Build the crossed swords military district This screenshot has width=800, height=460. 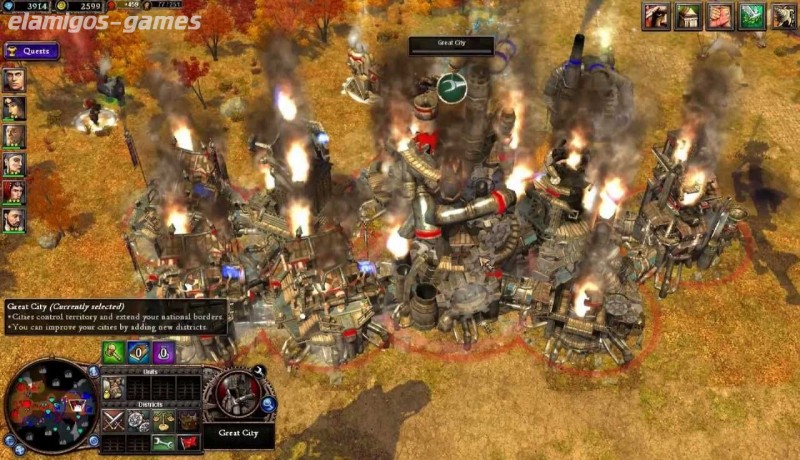tap(113, 421)
